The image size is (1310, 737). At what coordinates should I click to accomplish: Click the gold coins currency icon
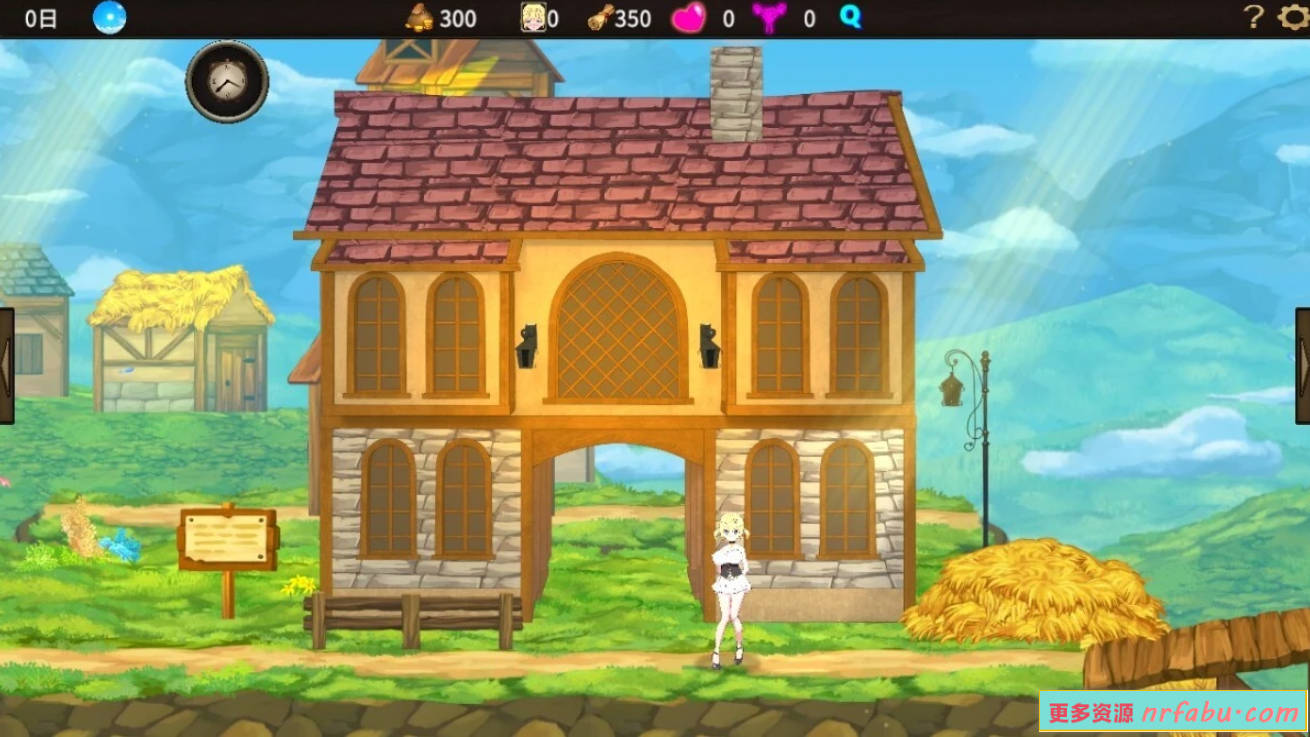coord(419,17)
